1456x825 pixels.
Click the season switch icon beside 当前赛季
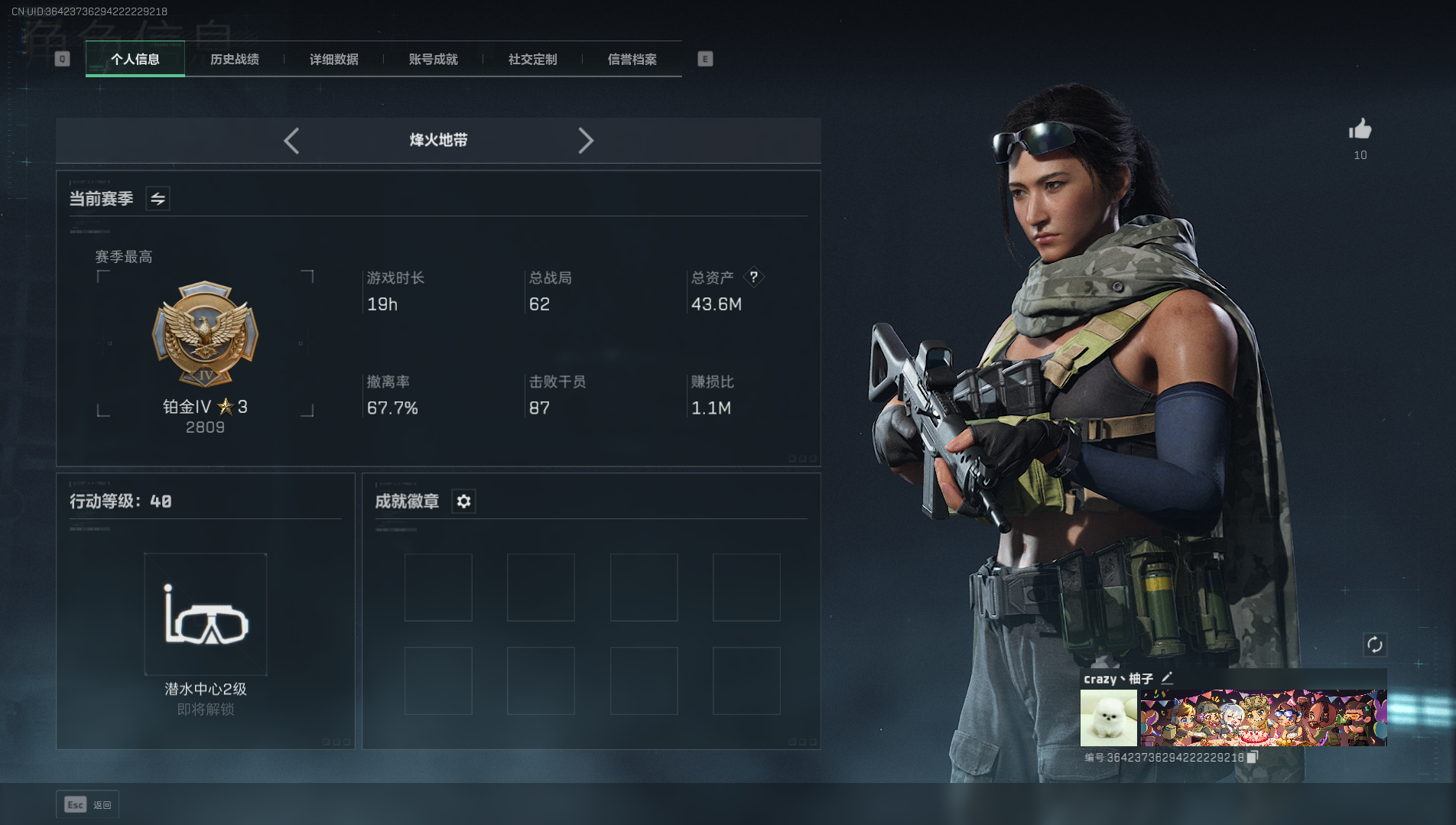(158, 199)
